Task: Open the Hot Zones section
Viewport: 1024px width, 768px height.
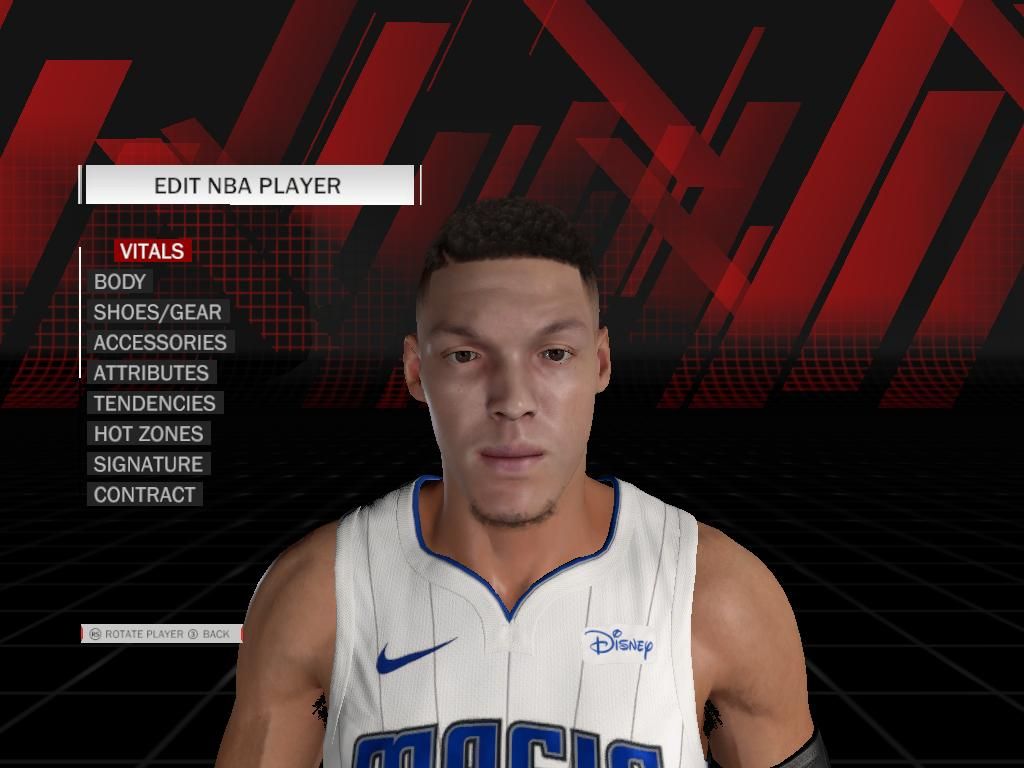Action: (148, 434)
